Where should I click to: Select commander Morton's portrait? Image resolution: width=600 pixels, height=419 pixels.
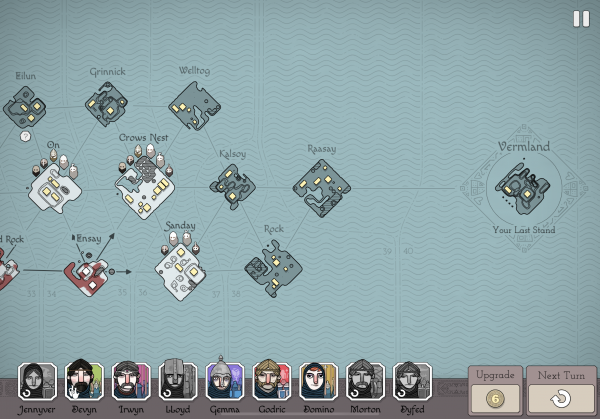[365, 381]
